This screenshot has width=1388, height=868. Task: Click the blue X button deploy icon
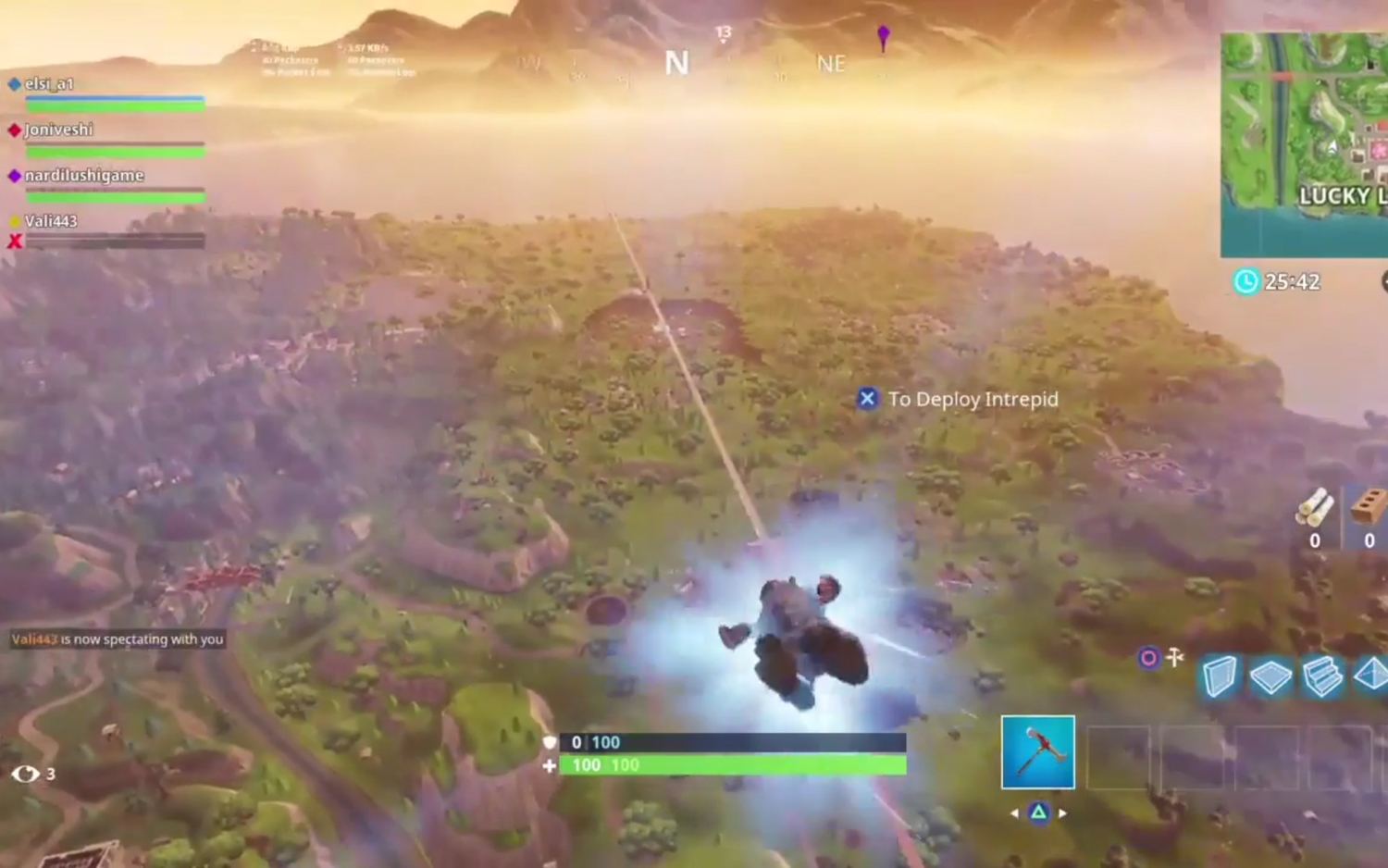click(867, 399)
